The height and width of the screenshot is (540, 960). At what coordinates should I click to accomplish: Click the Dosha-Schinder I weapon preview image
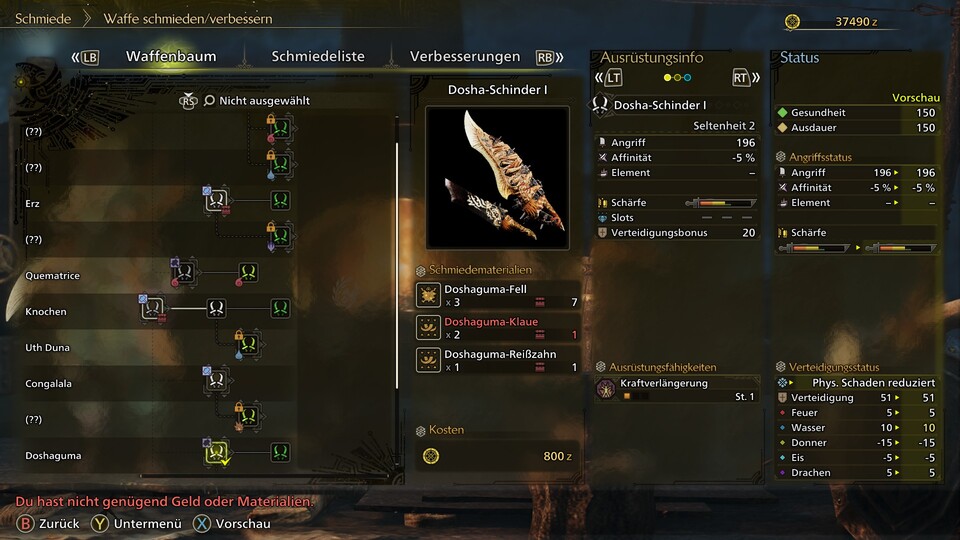pos(497,177)
